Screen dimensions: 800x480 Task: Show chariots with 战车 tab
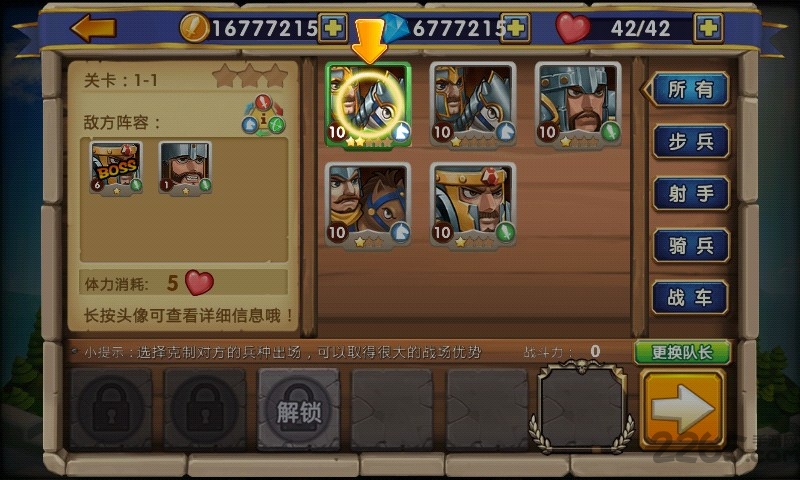[x=690, y=297]
